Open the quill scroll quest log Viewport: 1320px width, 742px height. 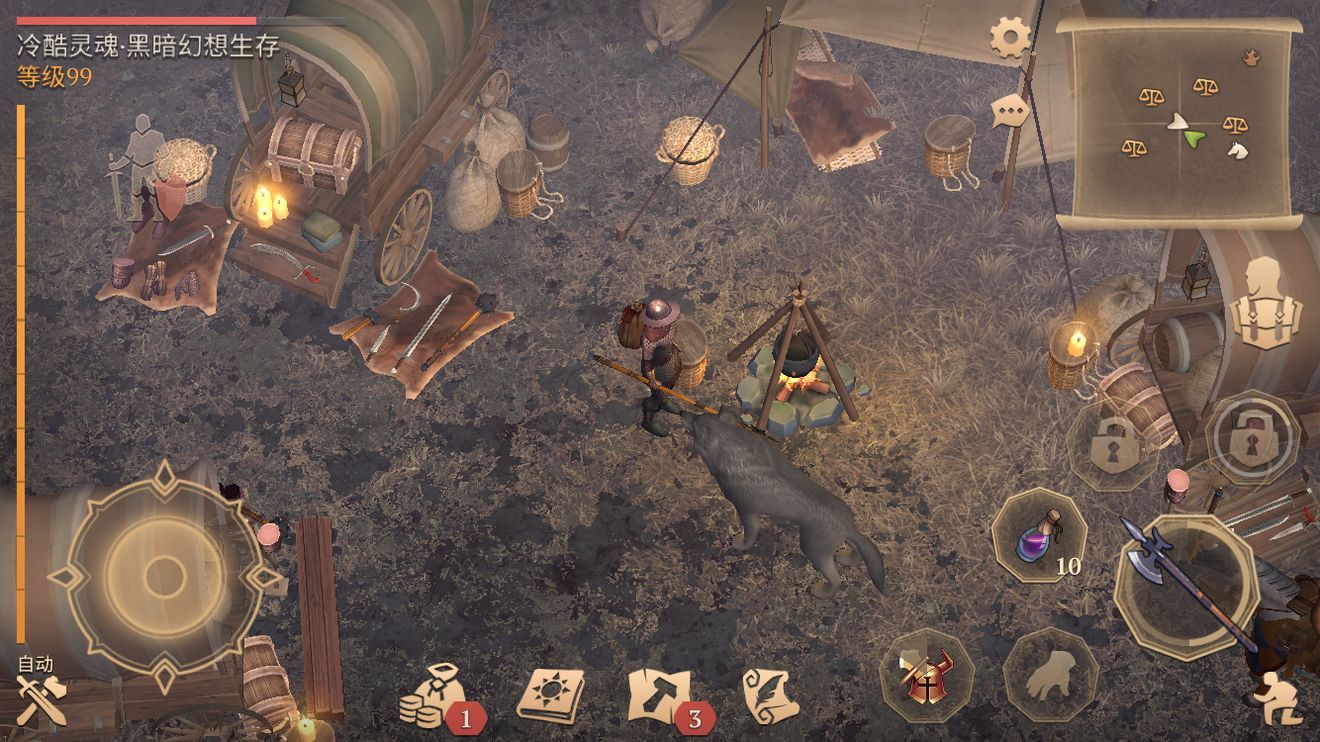coord(768,694)
